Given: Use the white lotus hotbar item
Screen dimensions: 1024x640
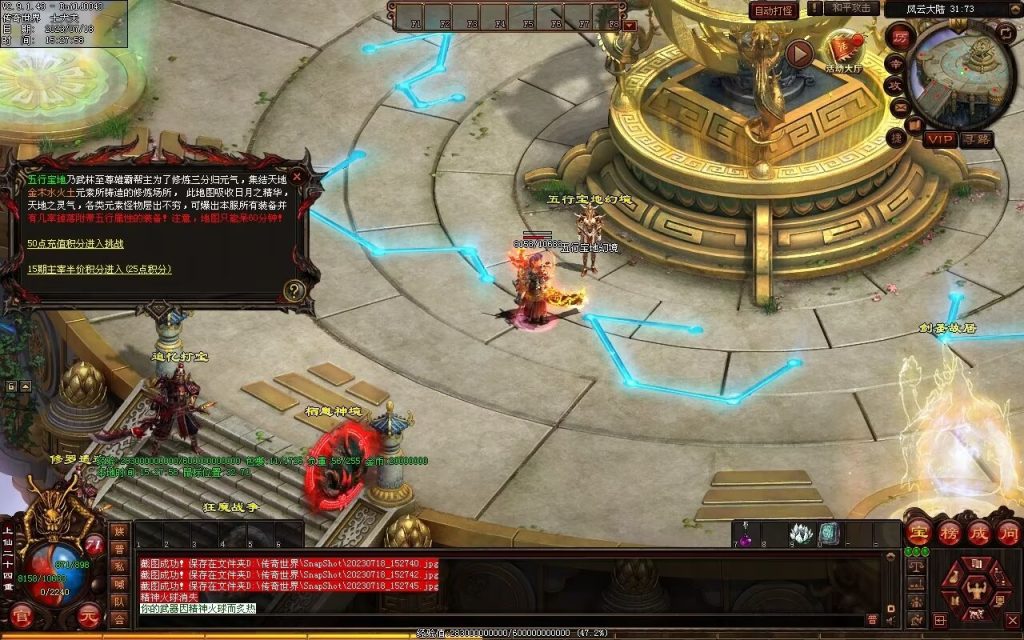Looking at the screenshot, I should (799, 533).
